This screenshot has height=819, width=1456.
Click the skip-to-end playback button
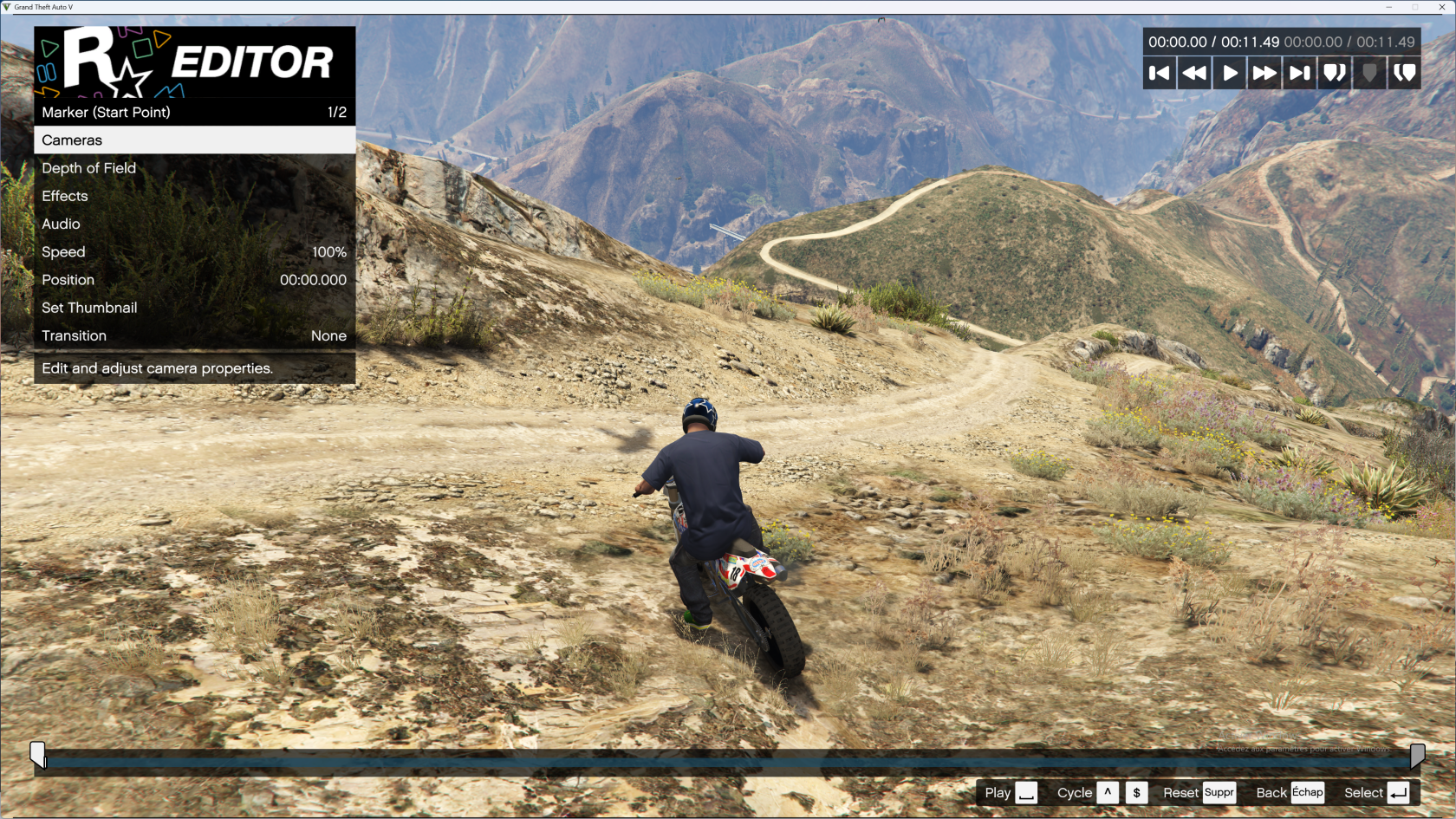point(1299,73)
